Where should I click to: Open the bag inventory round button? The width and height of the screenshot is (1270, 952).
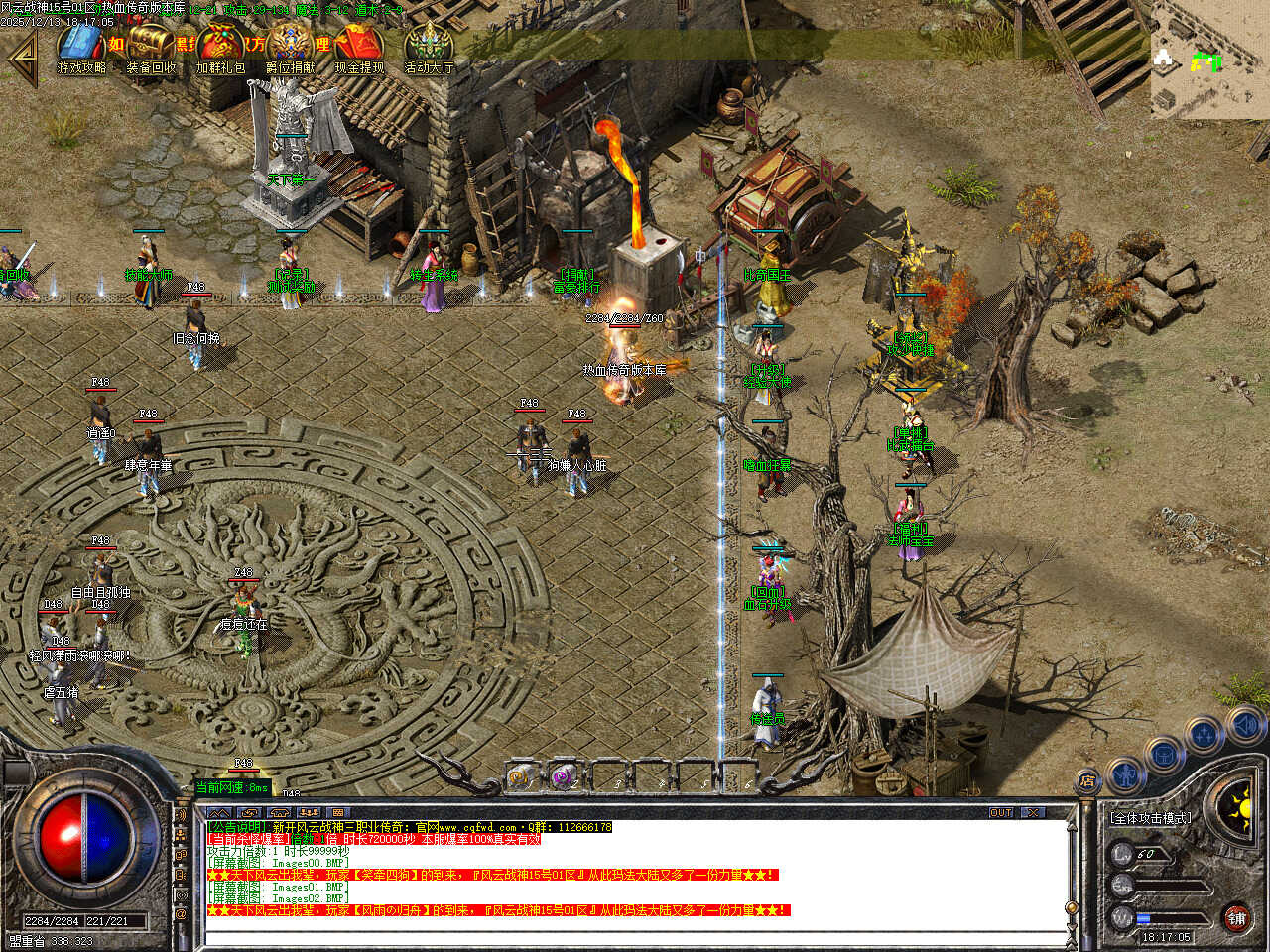point(1163,754)
